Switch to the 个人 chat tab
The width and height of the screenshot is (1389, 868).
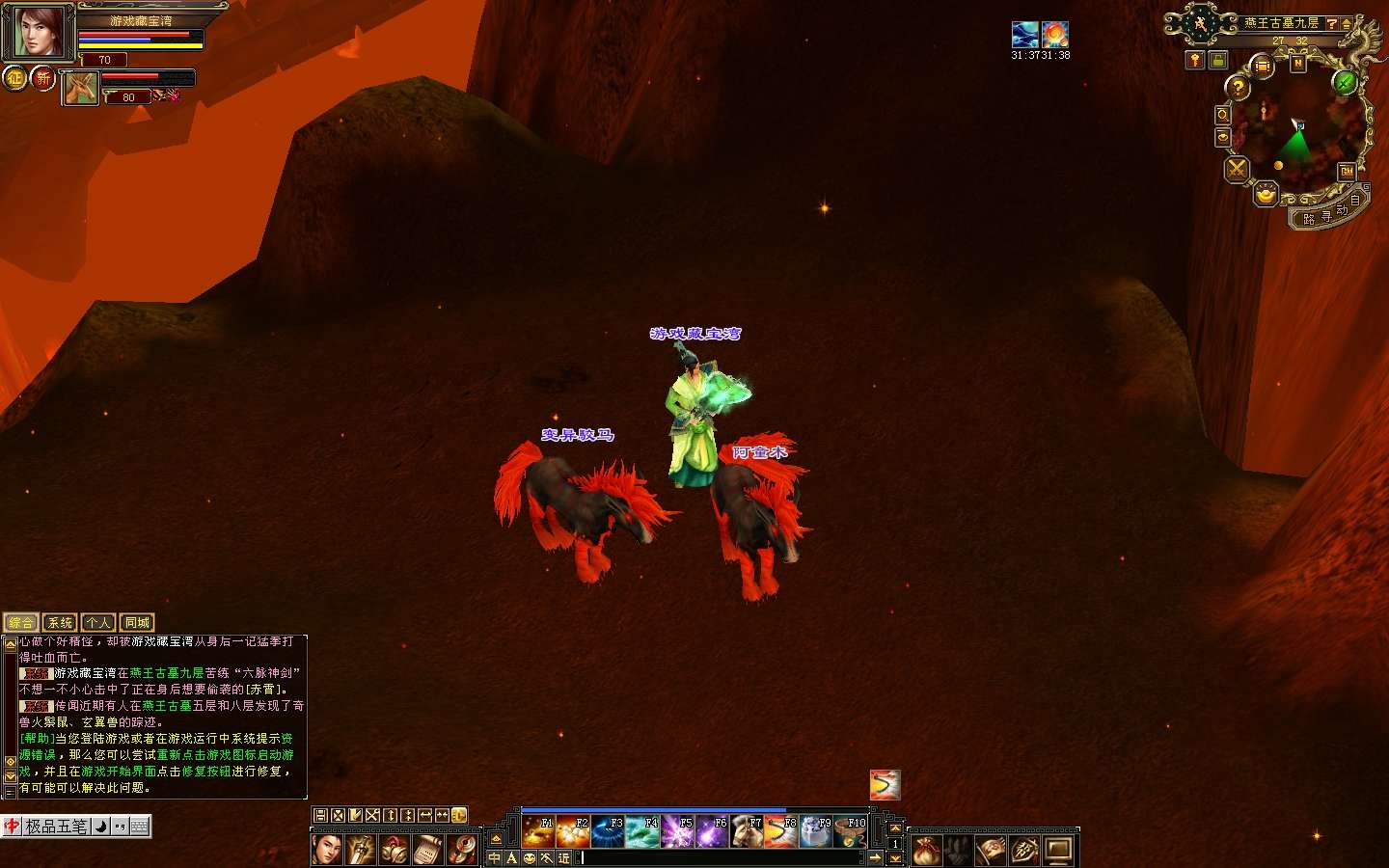click(98, 623)
